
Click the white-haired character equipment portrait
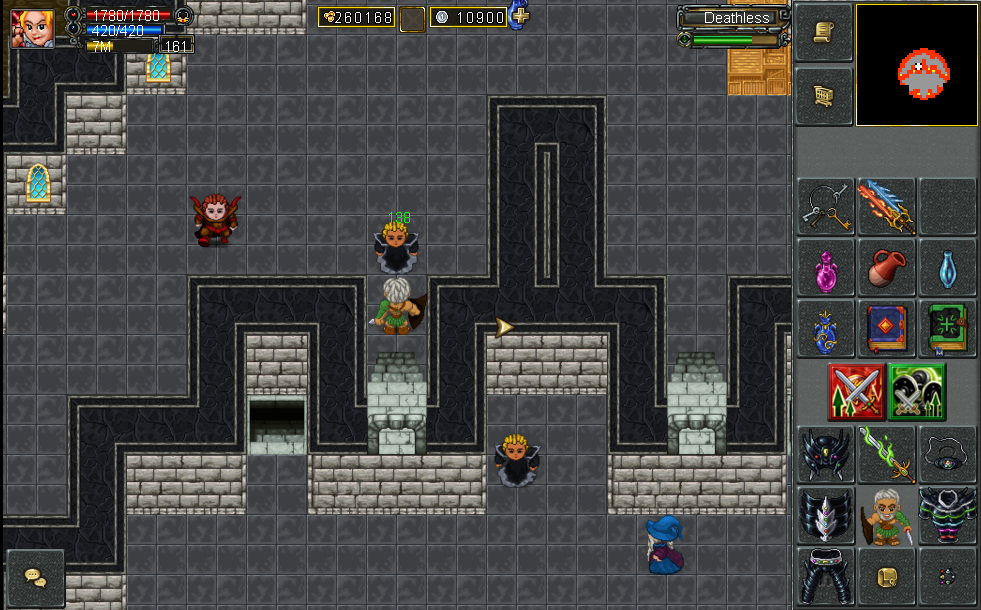click(886, 516)
